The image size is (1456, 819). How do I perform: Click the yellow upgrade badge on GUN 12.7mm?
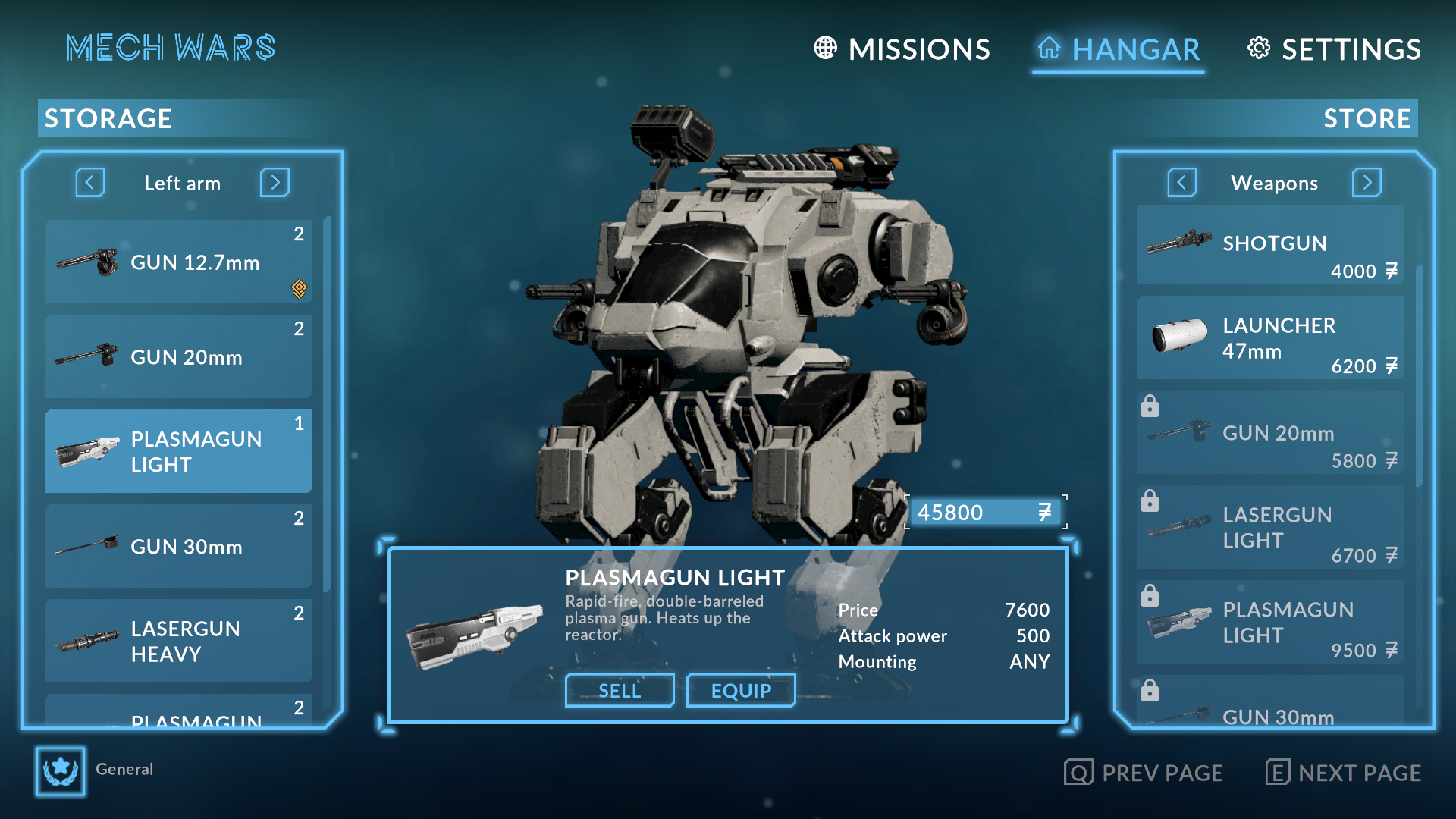[299, 289]
